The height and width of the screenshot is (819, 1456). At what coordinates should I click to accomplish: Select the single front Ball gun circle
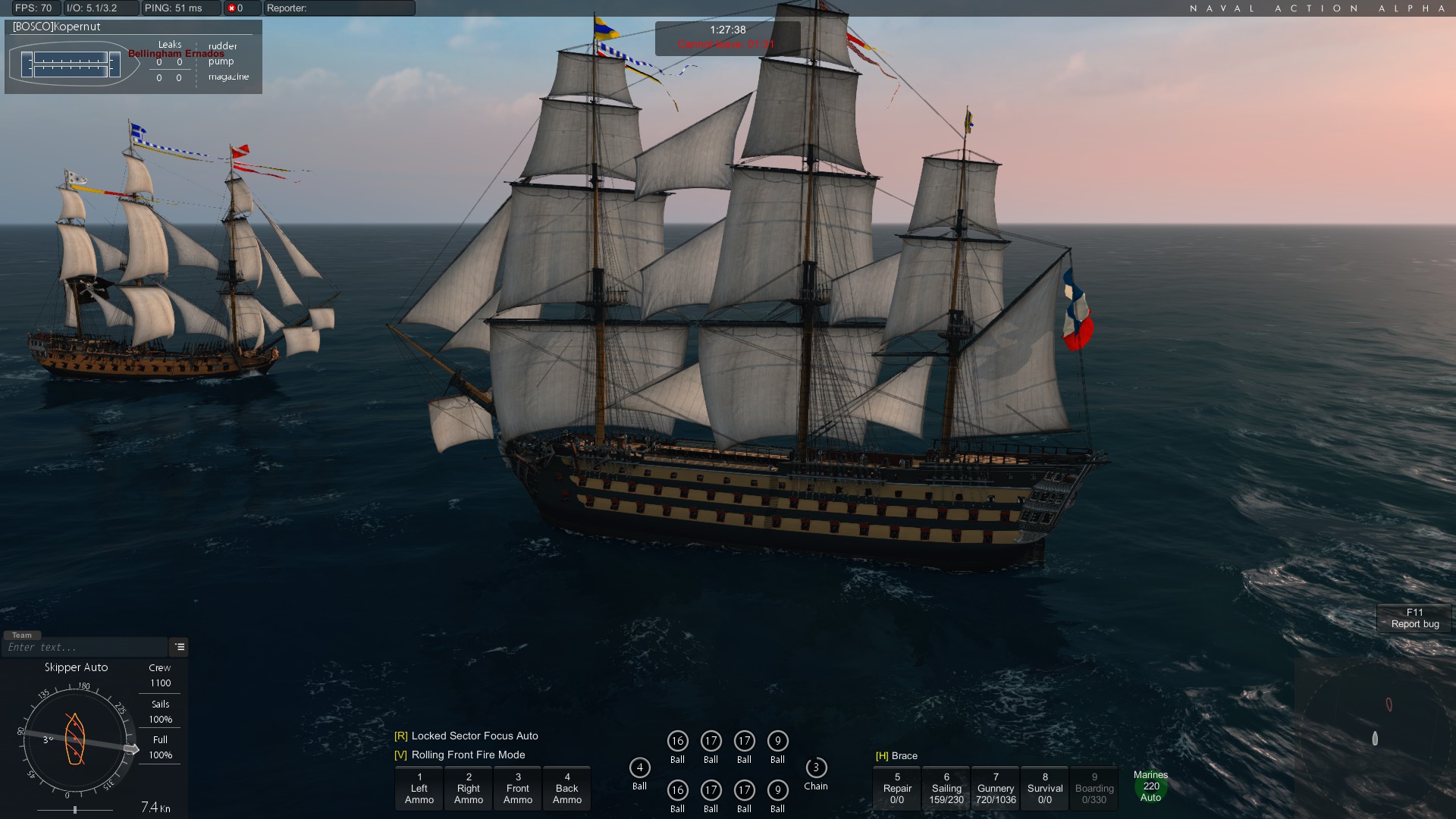[x=639, y=767]
